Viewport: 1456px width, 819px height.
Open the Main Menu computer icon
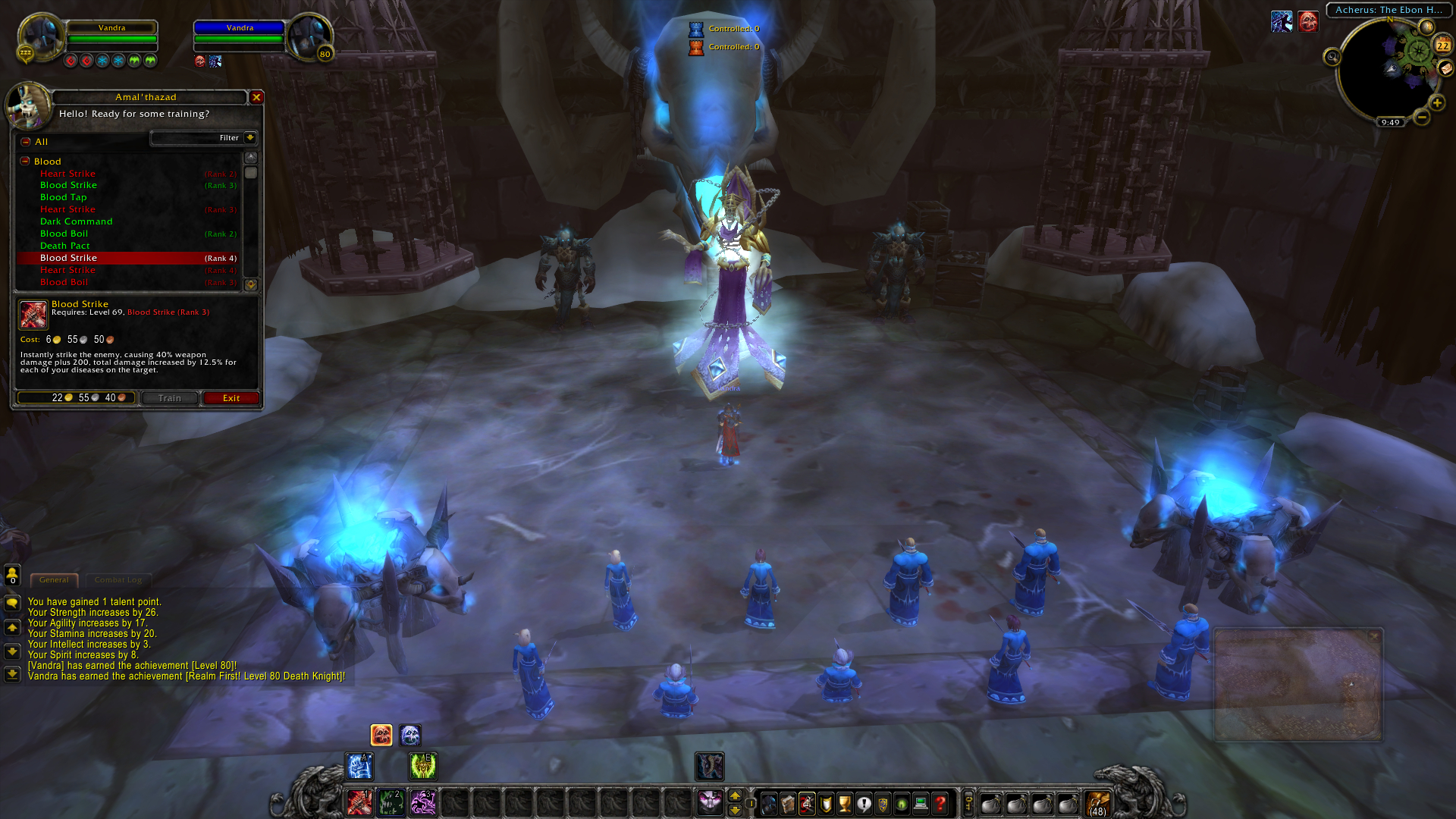[921, 804]
